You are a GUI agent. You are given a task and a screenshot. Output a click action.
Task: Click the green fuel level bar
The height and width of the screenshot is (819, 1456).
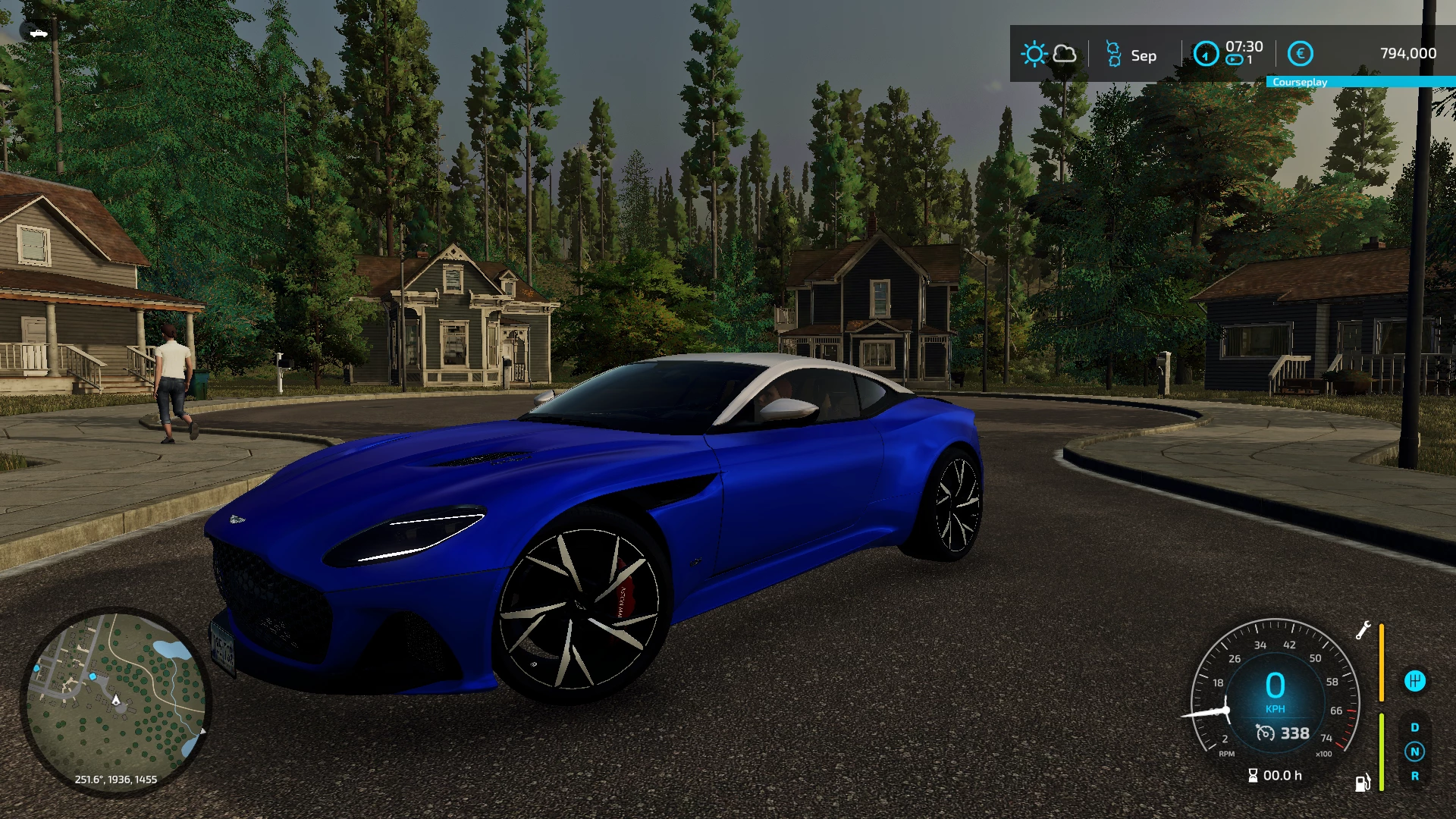1381,752
